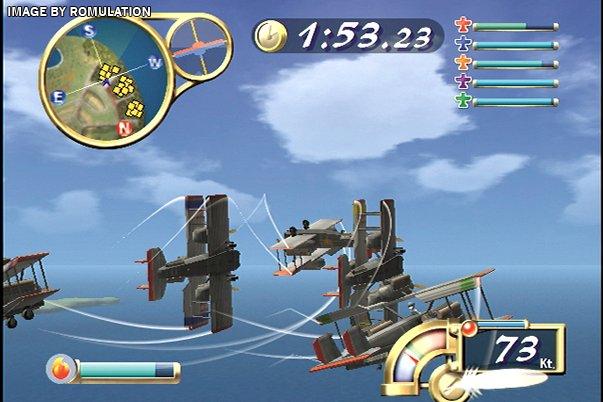Select the purple plane player icon

click(x=462, y=82)
